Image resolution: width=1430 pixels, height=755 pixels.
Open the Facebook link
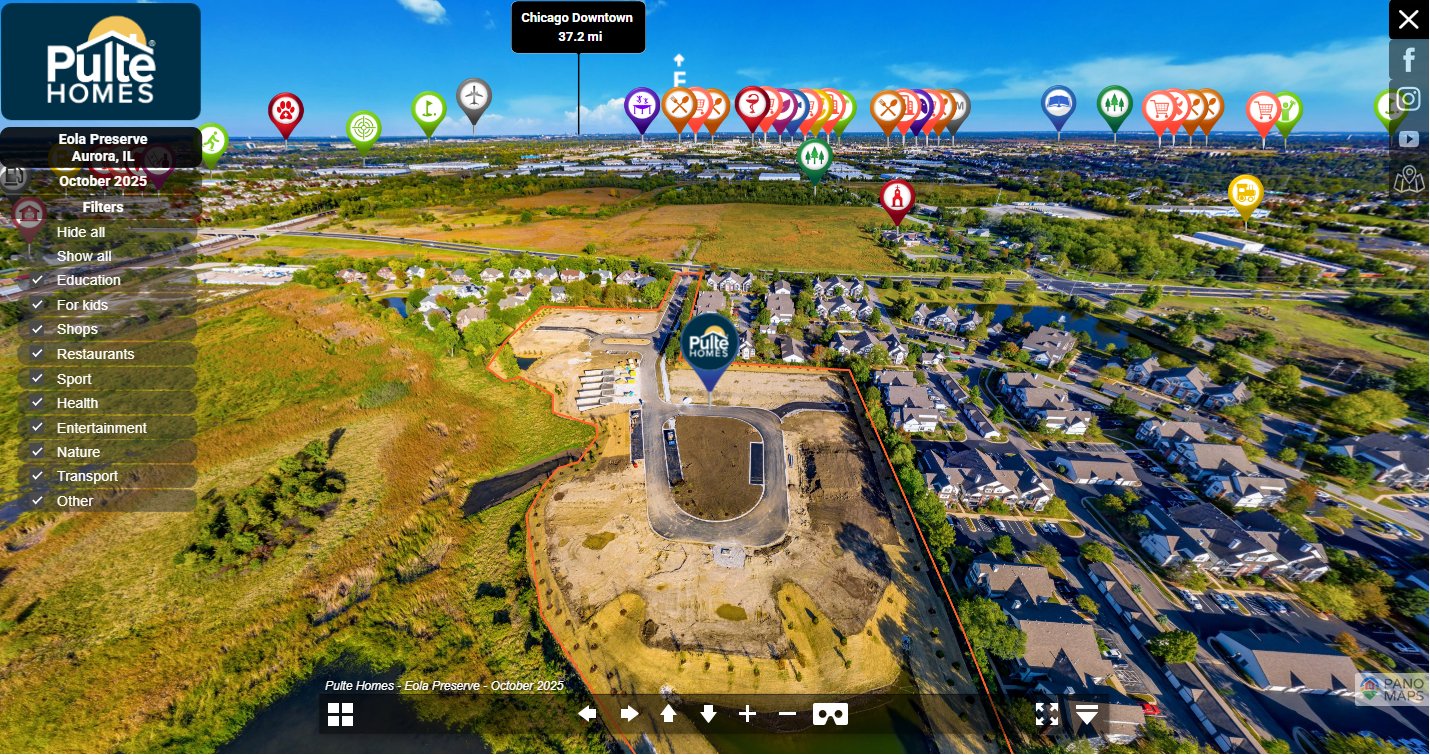1409,59
